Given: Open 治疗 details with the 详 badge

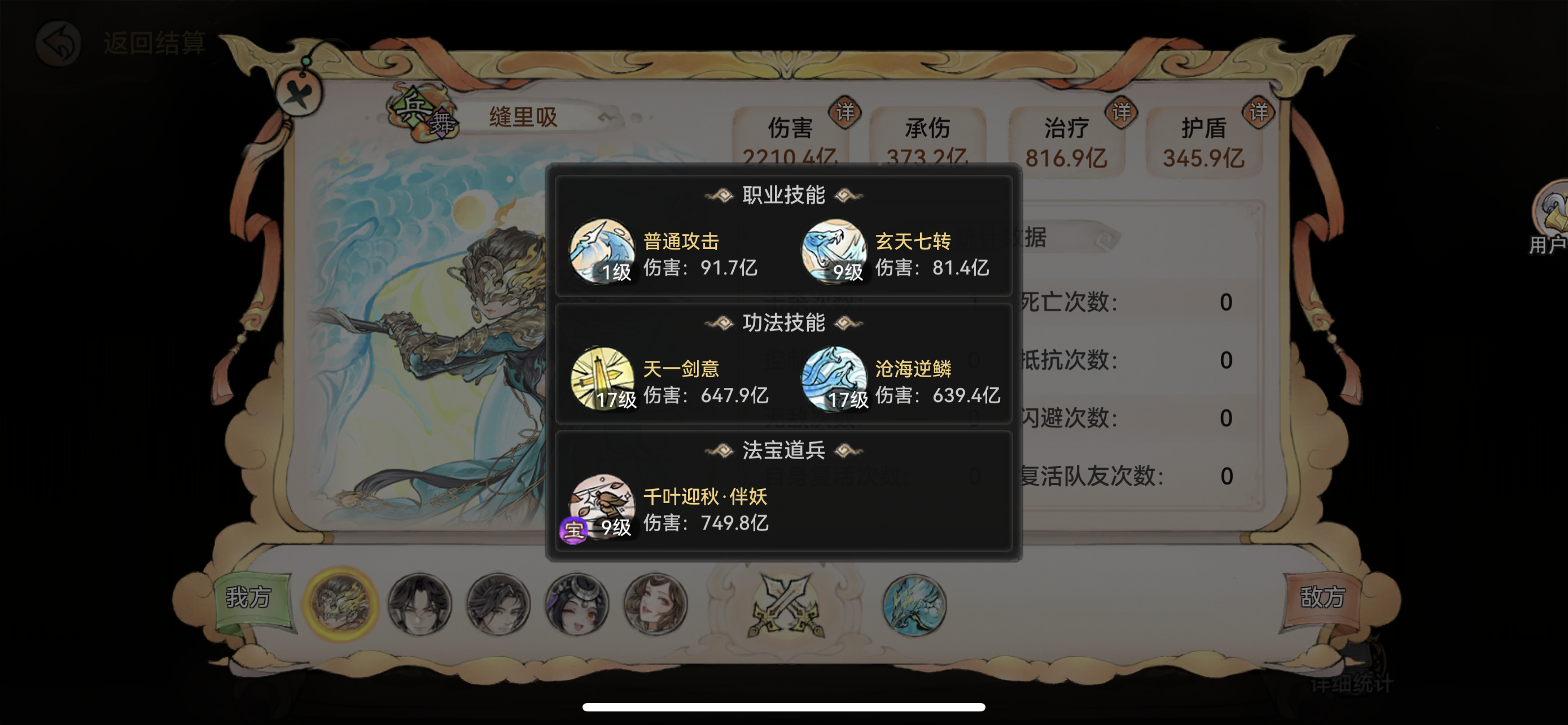Looking at the screenshot, I should (1121, 111).
